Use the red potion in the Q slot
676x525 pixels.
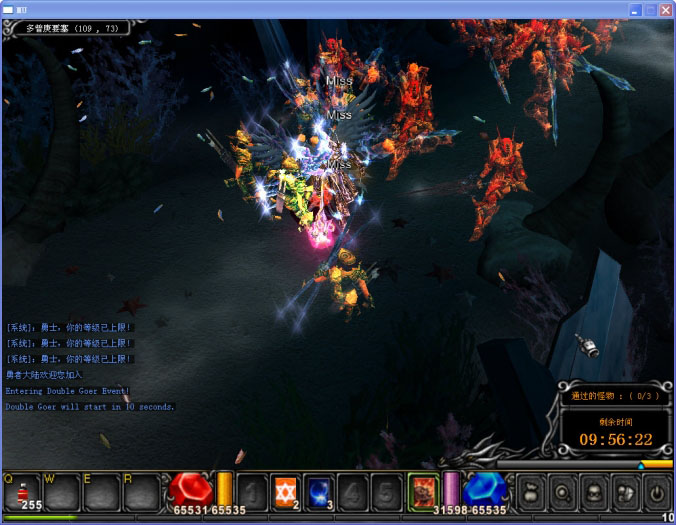point(21,493)
